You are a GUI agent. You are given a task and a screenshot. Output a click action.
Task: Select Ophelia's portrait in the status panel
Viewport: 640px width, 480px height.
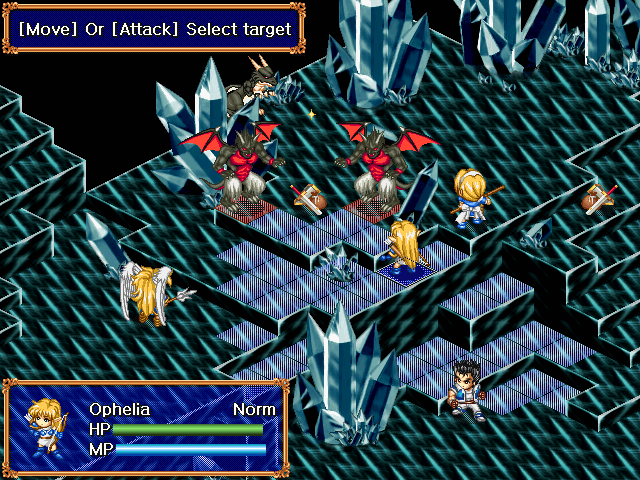(46, 428)
